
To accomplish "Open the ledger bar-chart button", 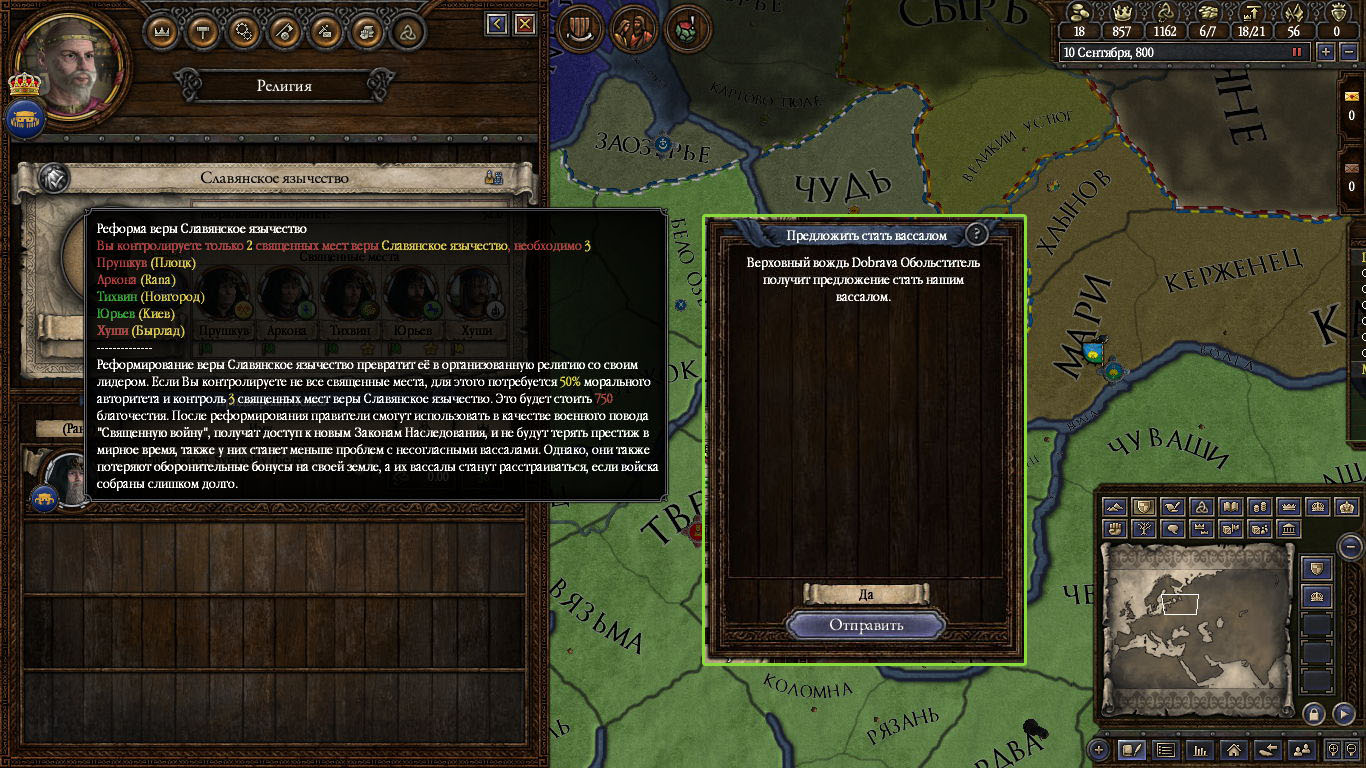I will point(1200,749).
